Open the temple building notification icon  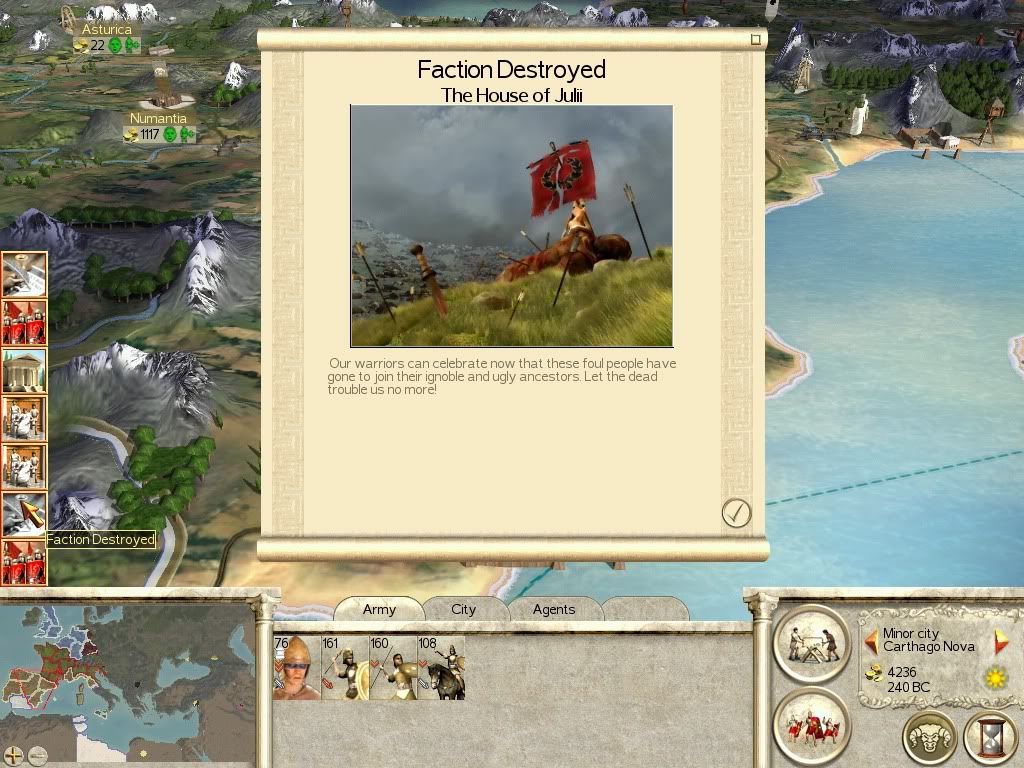pos(24,370)
